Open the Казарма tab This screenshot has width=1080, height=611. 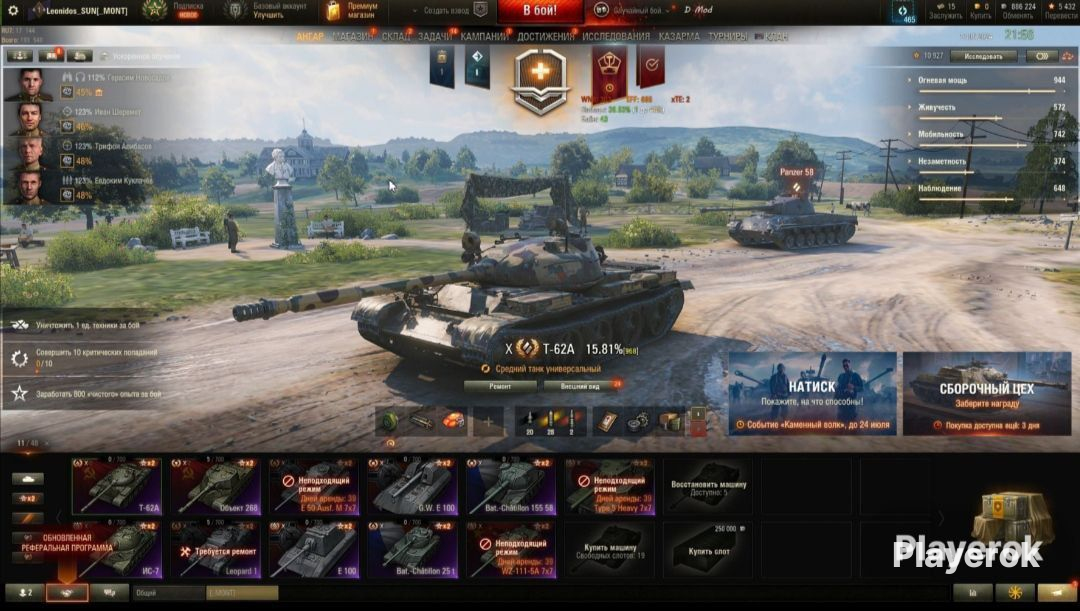click(679, 37)
